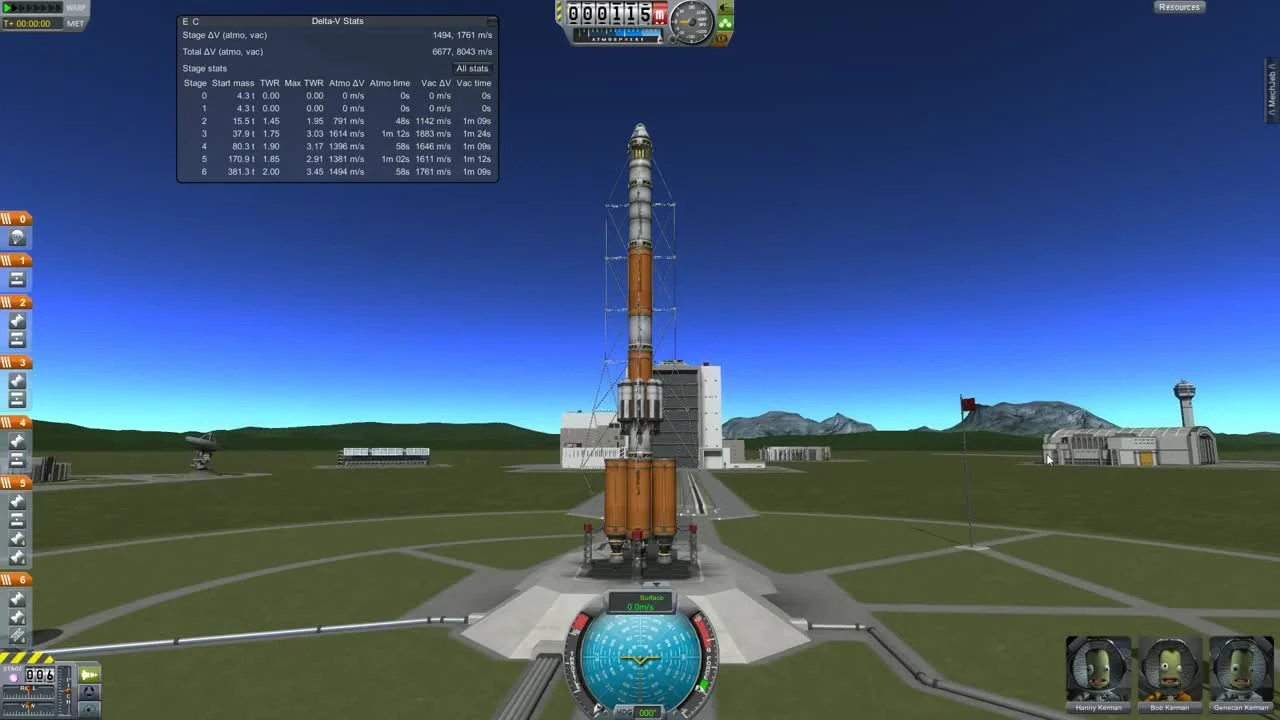This screenshot has height=720, width=1280.
Task: Adjust the PITCH trim slider
Action: tap(68, 691)
